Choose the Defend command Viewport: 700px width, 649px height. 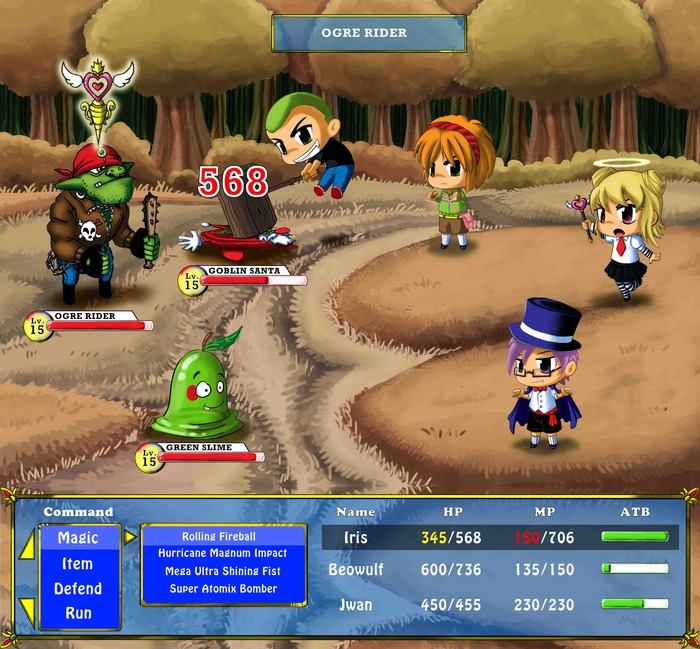pyautogui.click(x=78, y=589)
